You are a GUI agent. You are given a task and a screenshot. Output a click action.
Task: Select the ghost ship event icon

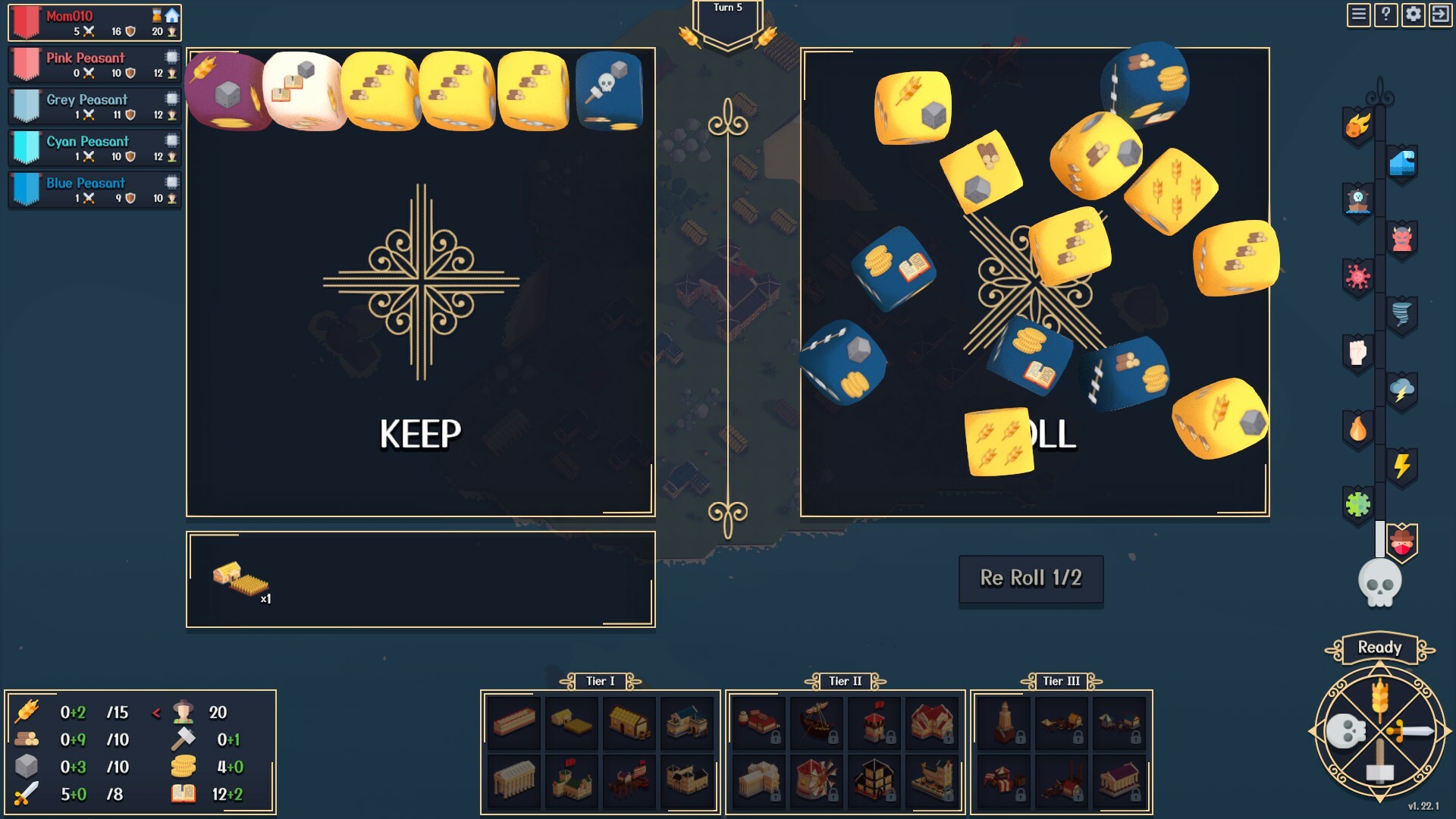point(1357,200)
